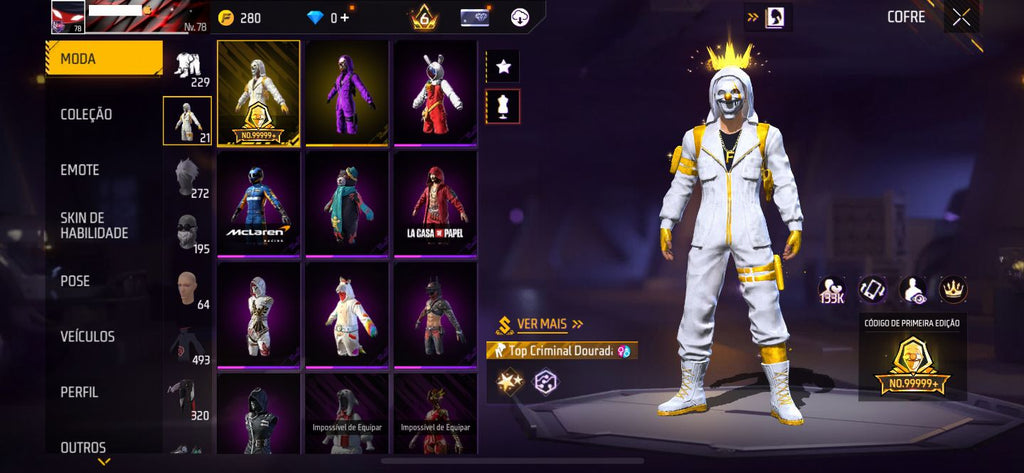Select the mannequin outfit filter
The width and height of the screenshot is (1024, 473).
[x=503, y=105]
